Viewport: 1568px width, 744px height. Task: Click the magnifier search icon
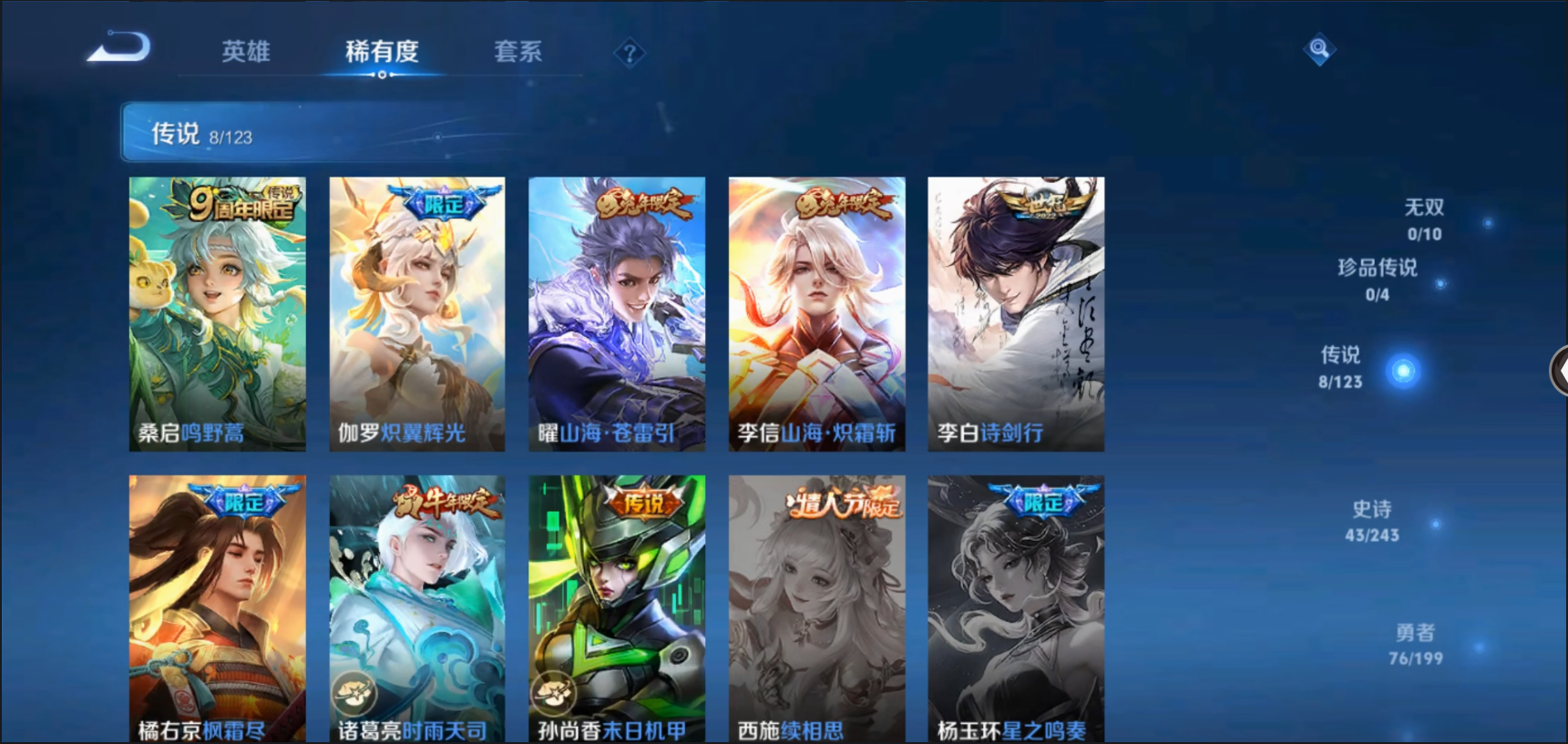click(x=1318, y=48)
